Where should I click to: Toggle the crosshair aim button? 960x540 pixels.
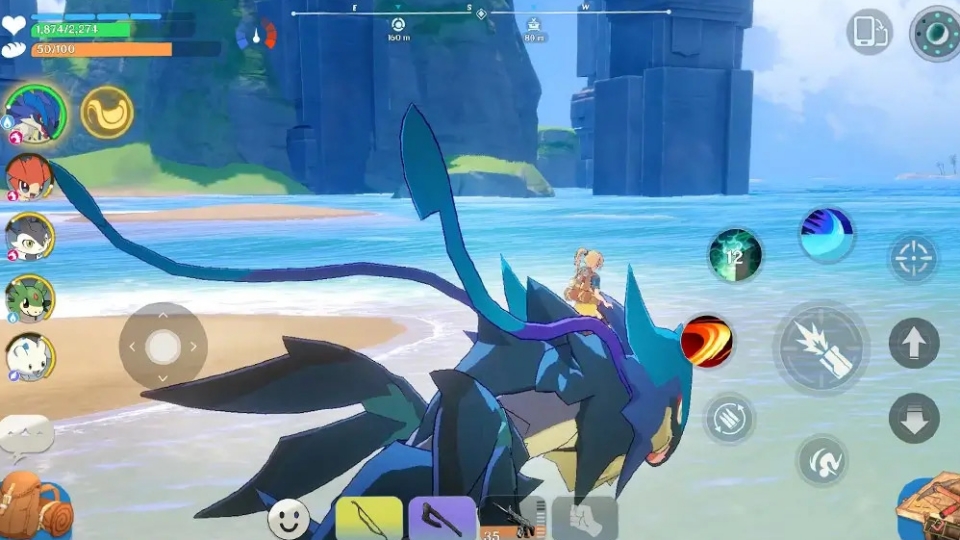pos(913,259)
